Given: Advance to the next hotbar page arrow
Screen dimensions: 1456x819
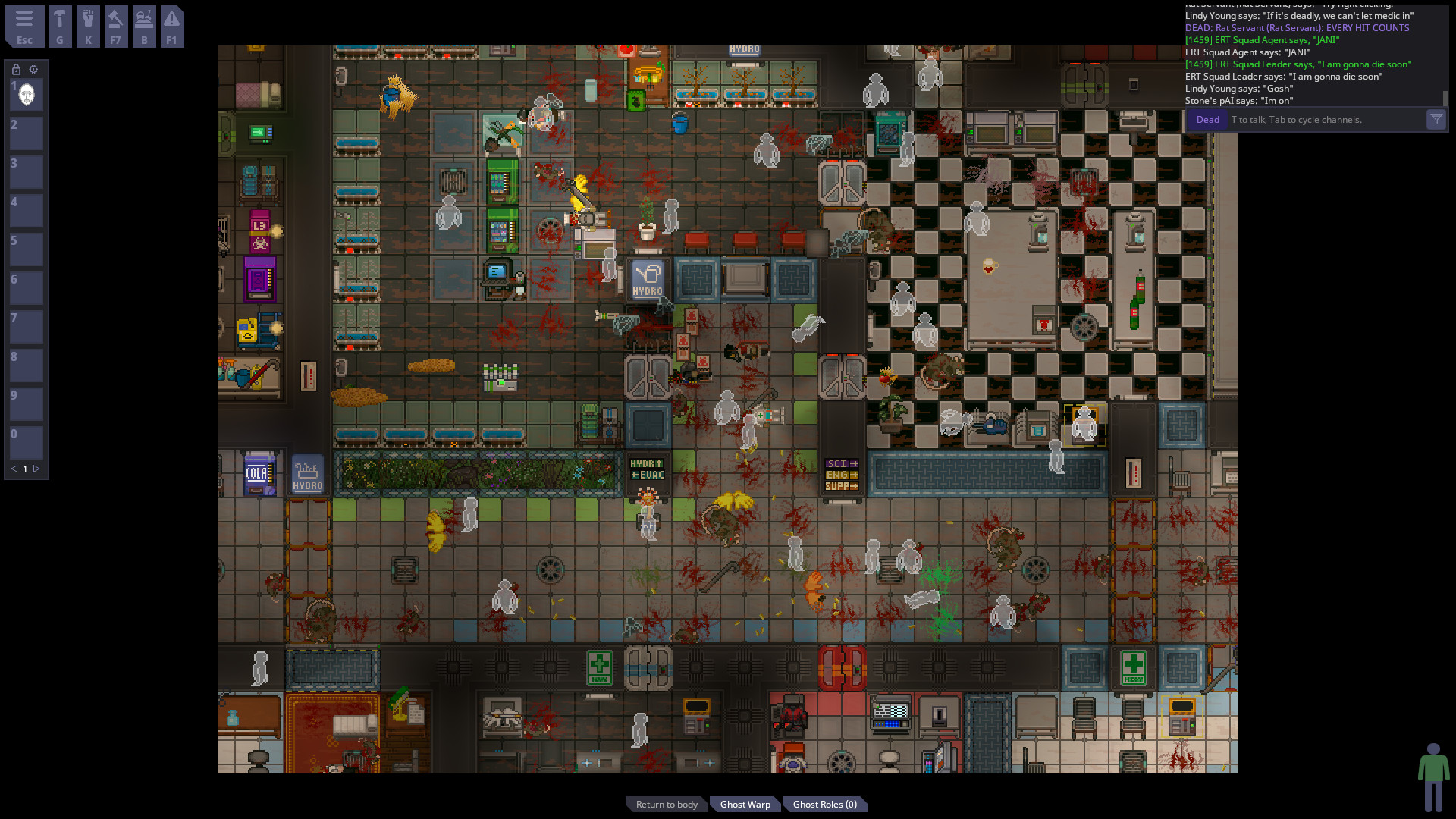Looking at the screenshot, I should [37, 469].
